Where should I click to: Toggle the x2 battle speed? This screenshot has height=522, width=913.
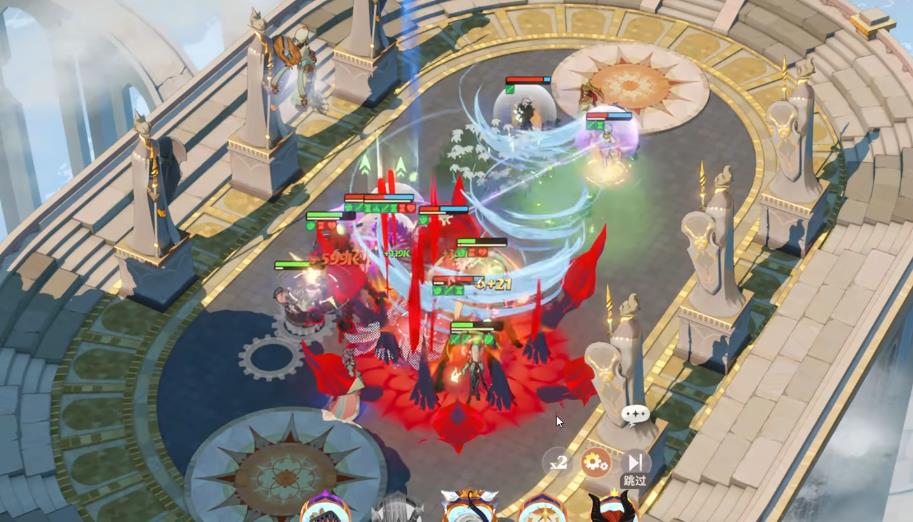(558, 462)
